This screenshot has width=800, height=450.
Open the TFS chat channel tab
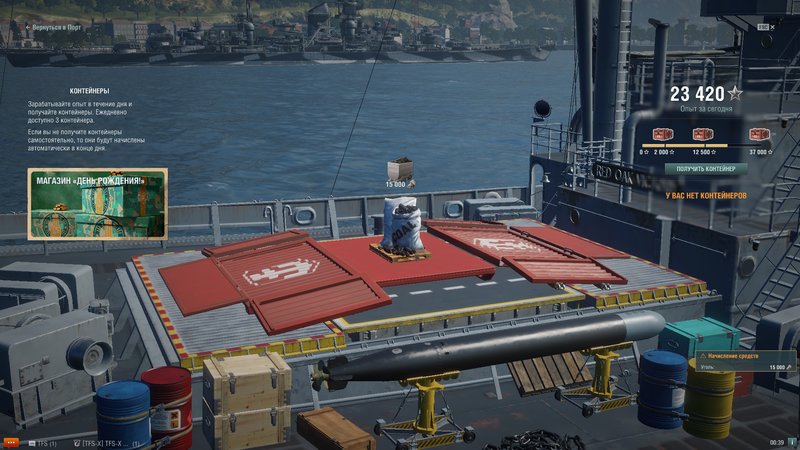tap(40, 442)
